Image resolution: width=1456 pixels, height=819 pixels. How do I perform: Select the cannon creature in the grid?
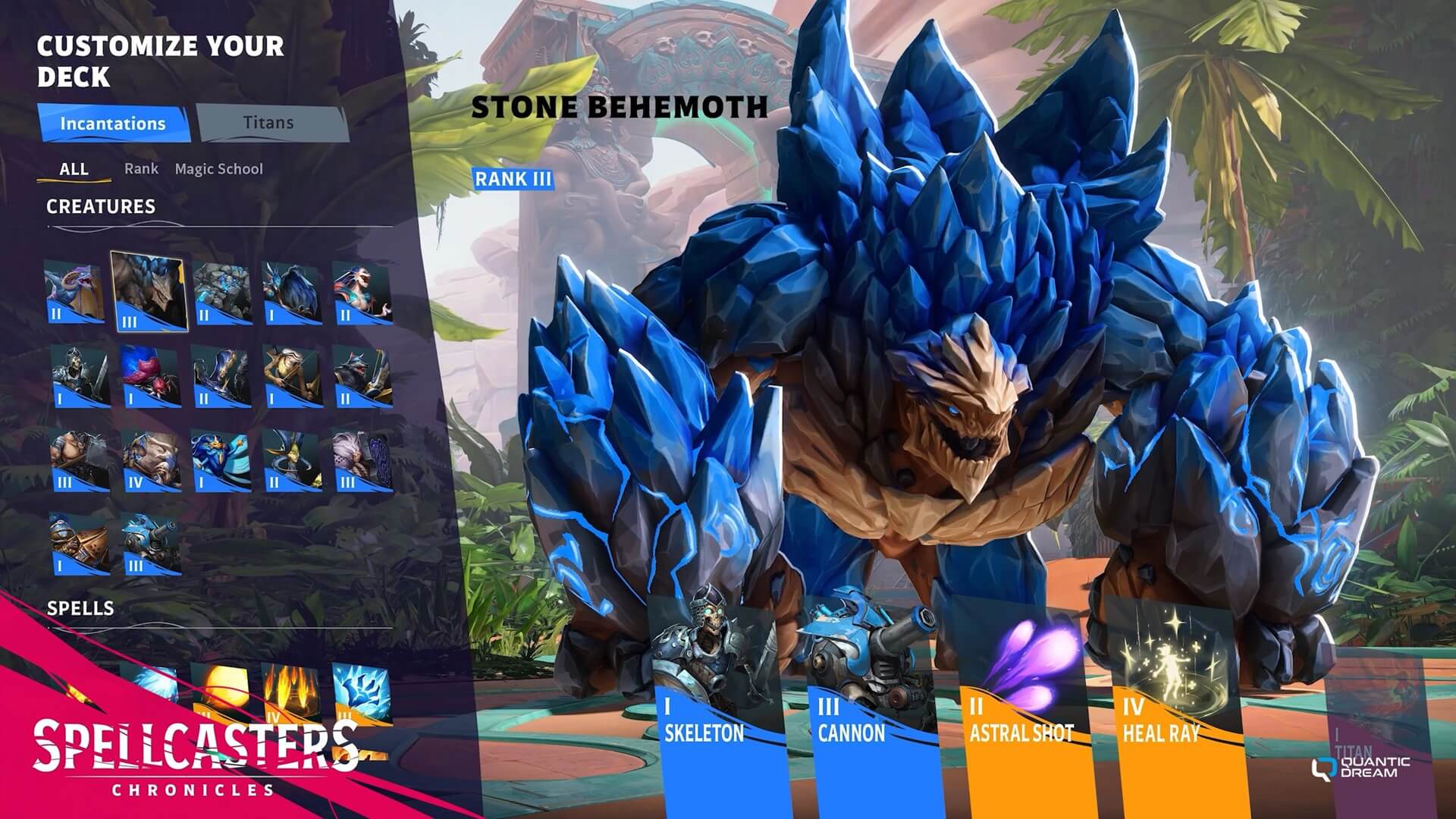coord(151,544)
